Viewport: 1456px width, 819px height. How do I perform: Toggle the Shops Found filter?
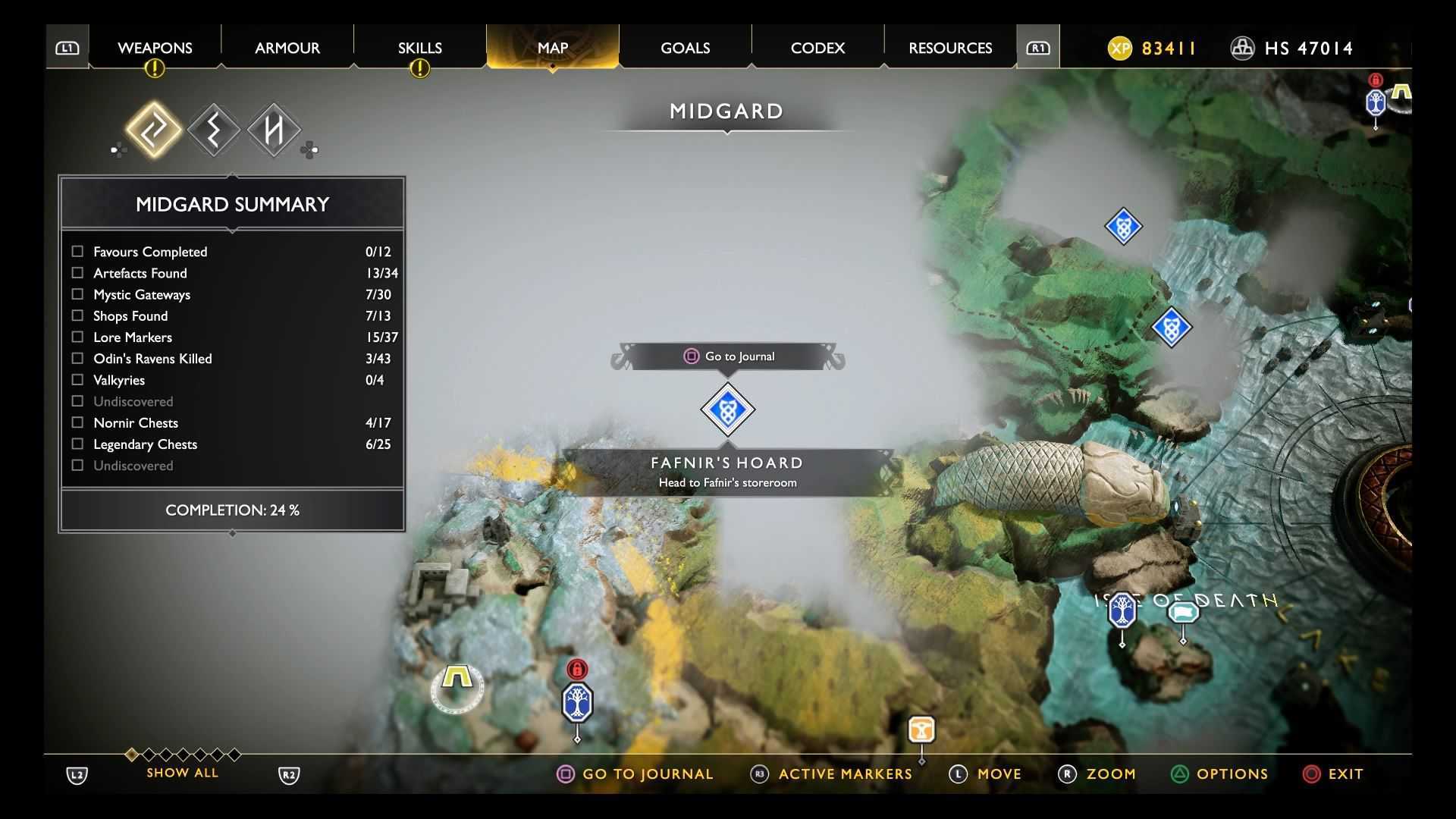click(77, 315)
